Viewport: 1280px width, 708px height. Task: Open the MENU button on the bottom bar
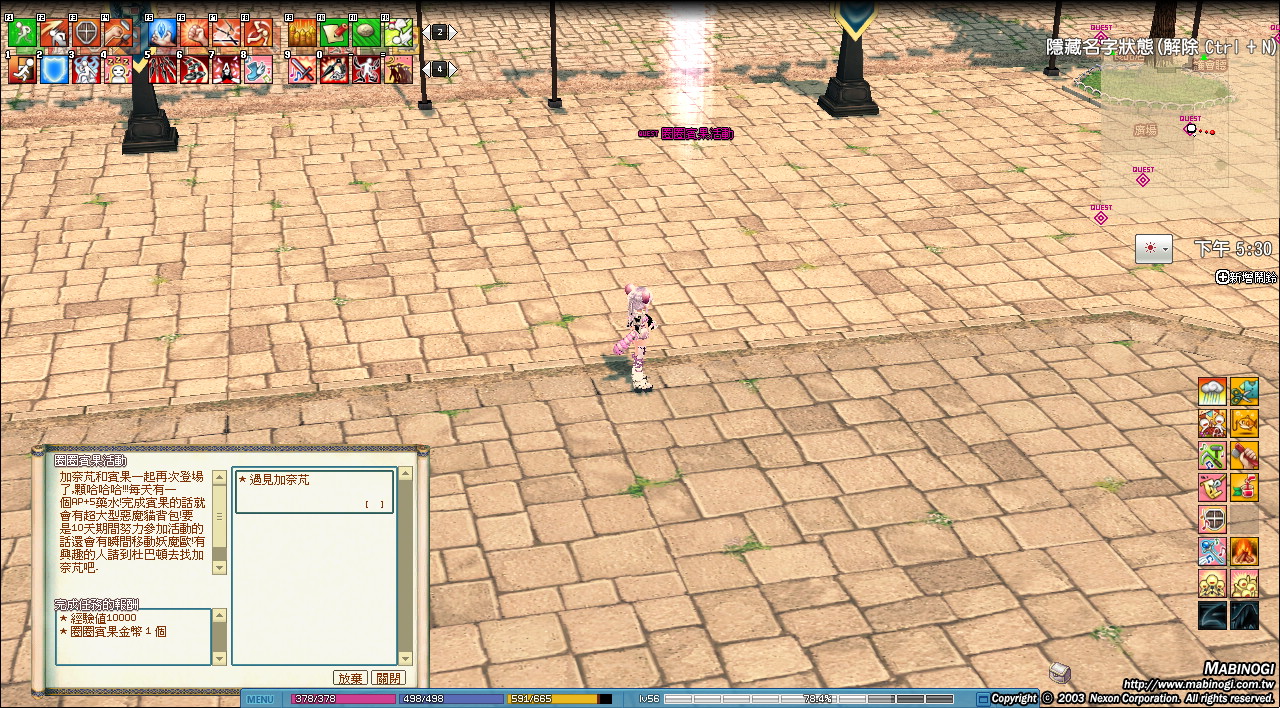pyautogui.click(x=260, y=699)
